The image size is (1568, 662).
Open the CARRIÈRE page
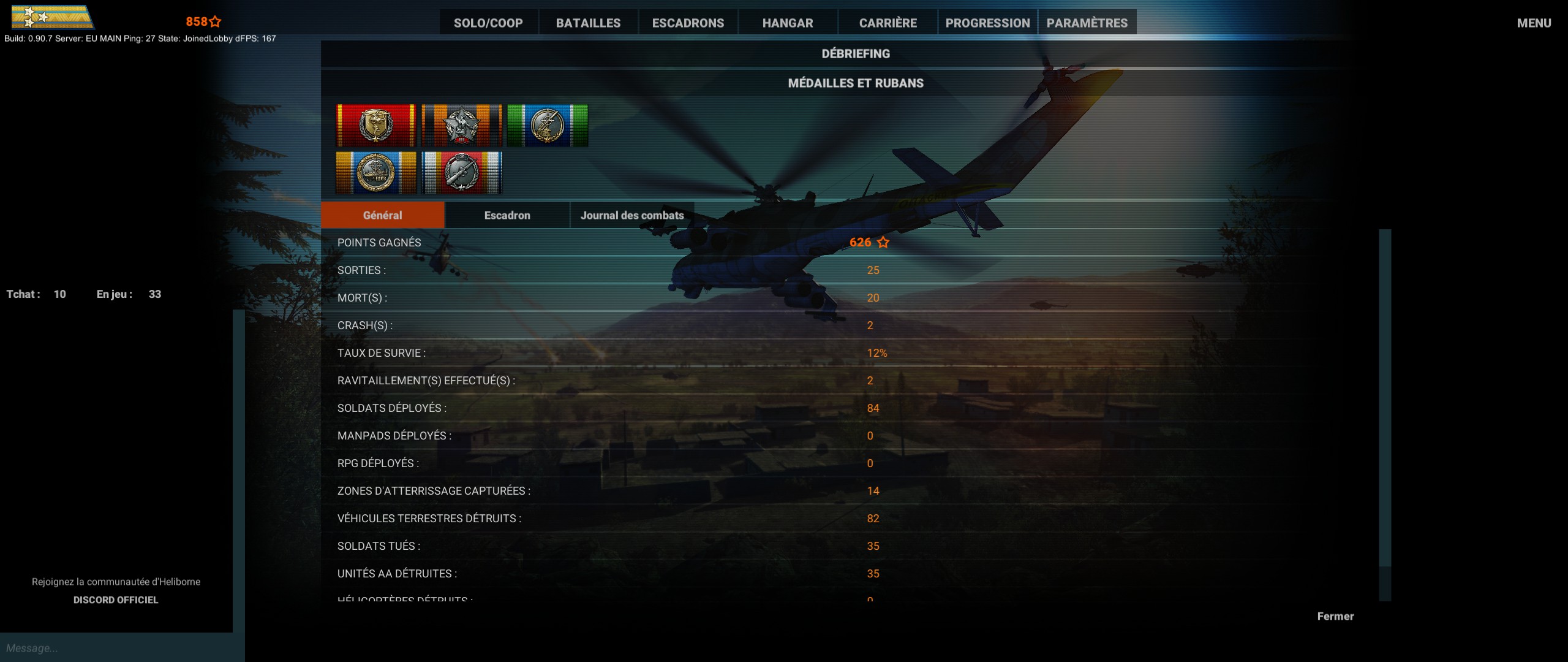click(x=888, y=23)
